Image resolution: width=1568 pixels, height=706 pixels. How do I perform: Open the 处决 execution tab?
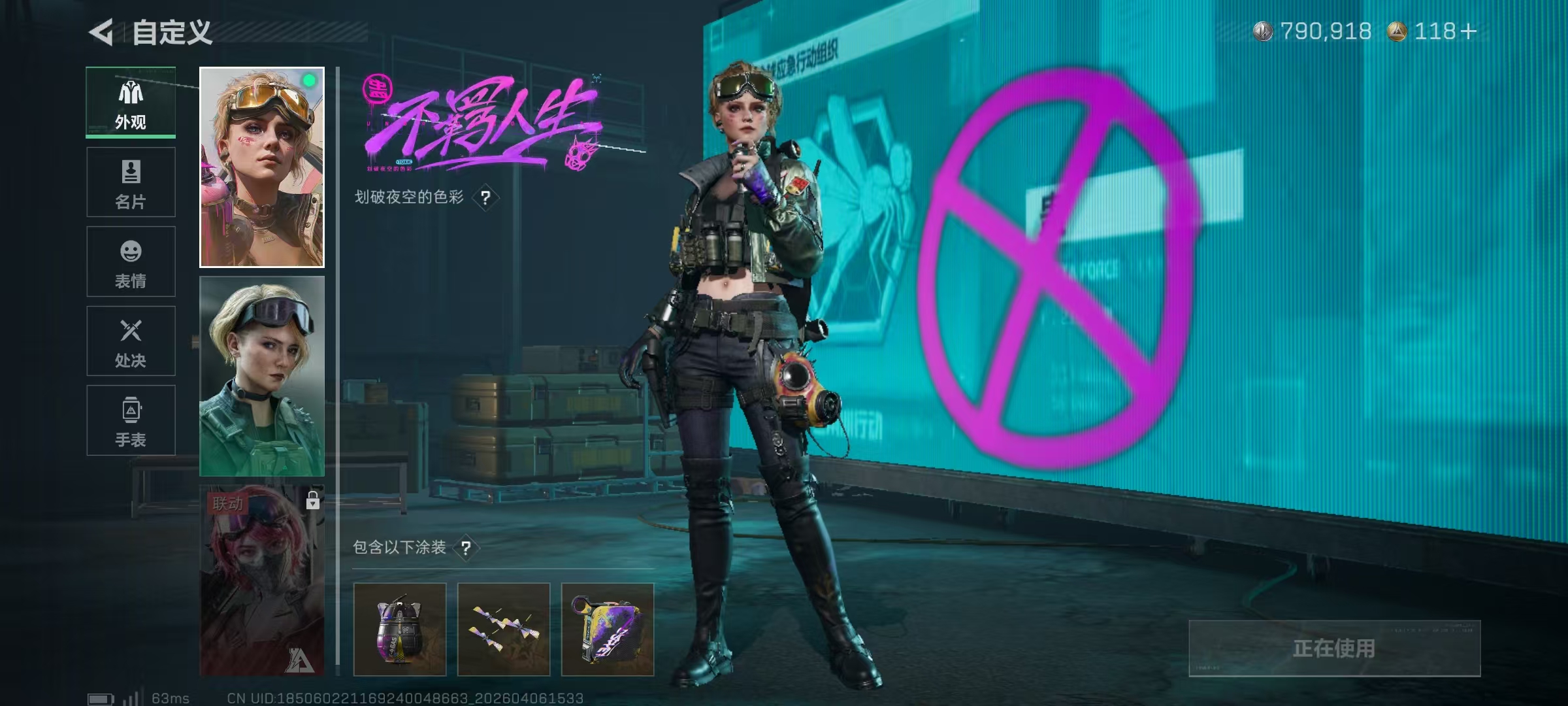point(131,341)
